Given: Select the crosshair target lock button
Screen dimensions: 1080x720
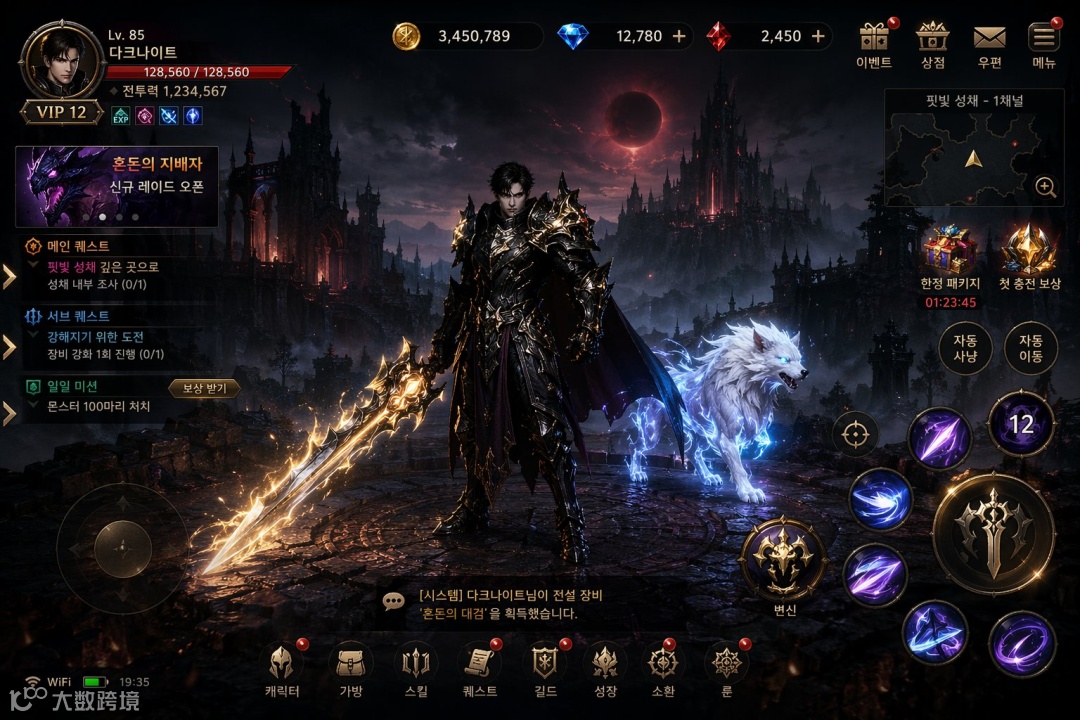Looking at the screenshot, I should point(855,435).
